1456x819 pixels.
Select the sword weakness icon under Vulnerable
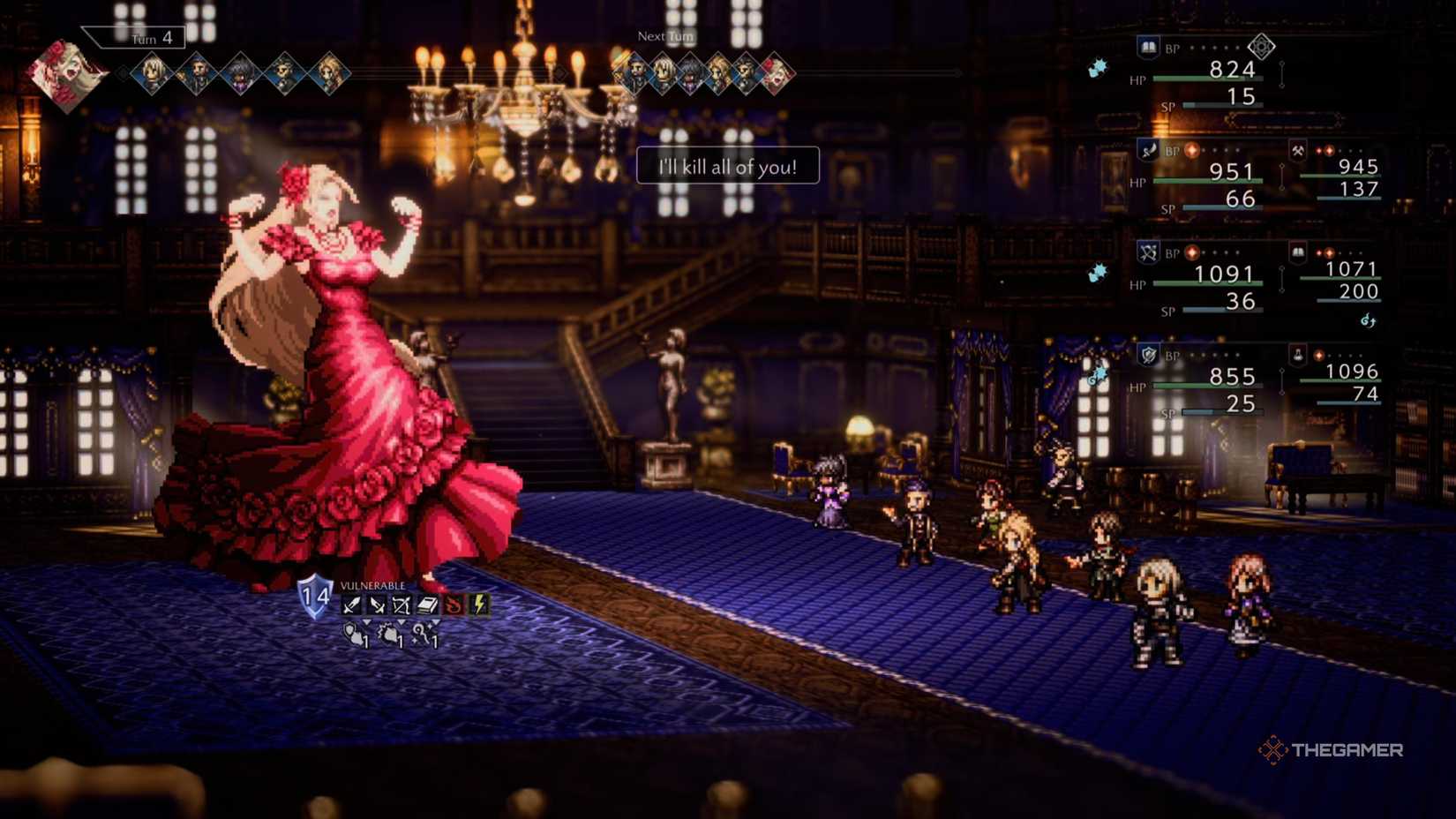(350, 605)
